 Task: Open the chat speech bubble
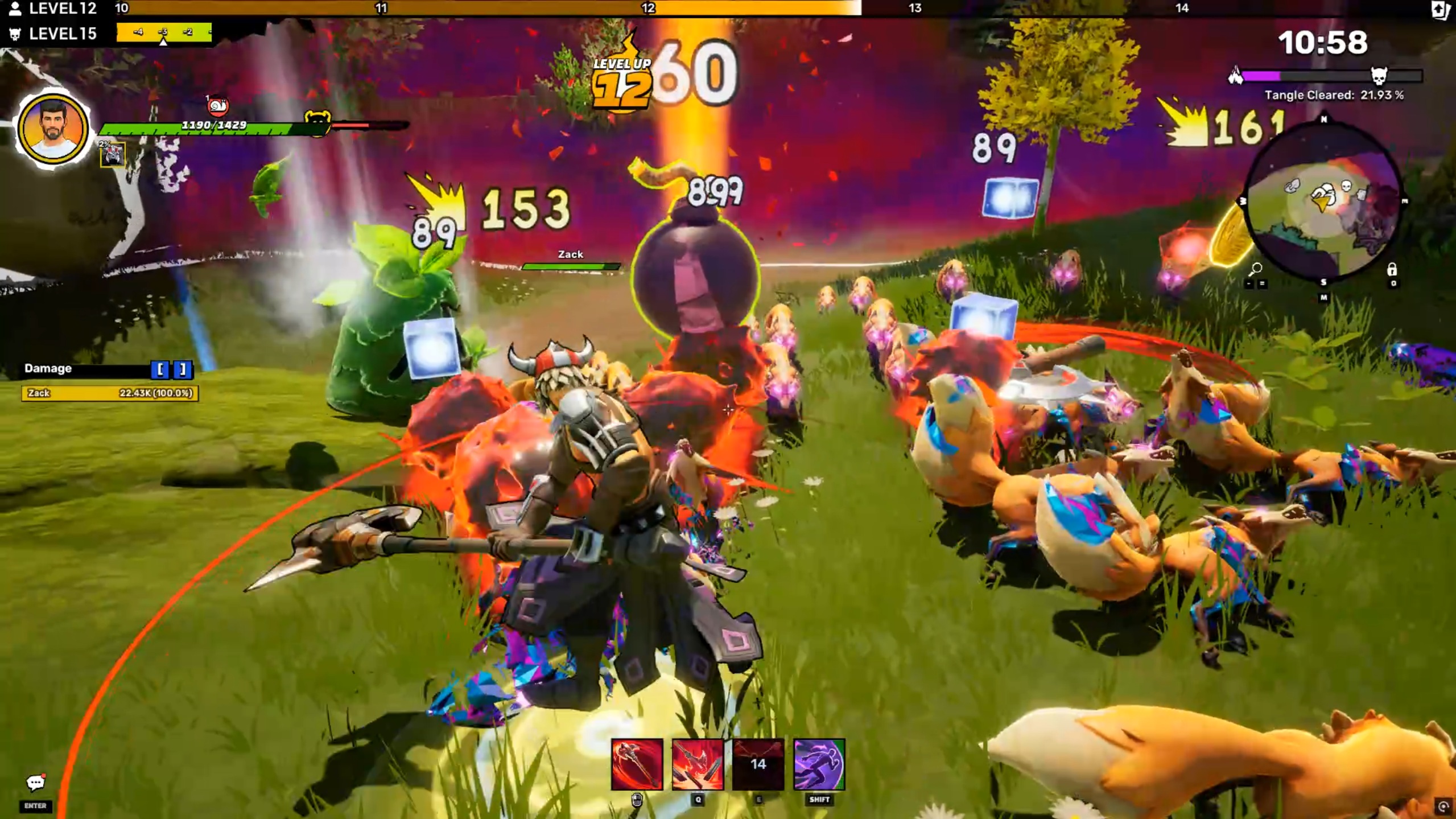[x=35, y=783]
